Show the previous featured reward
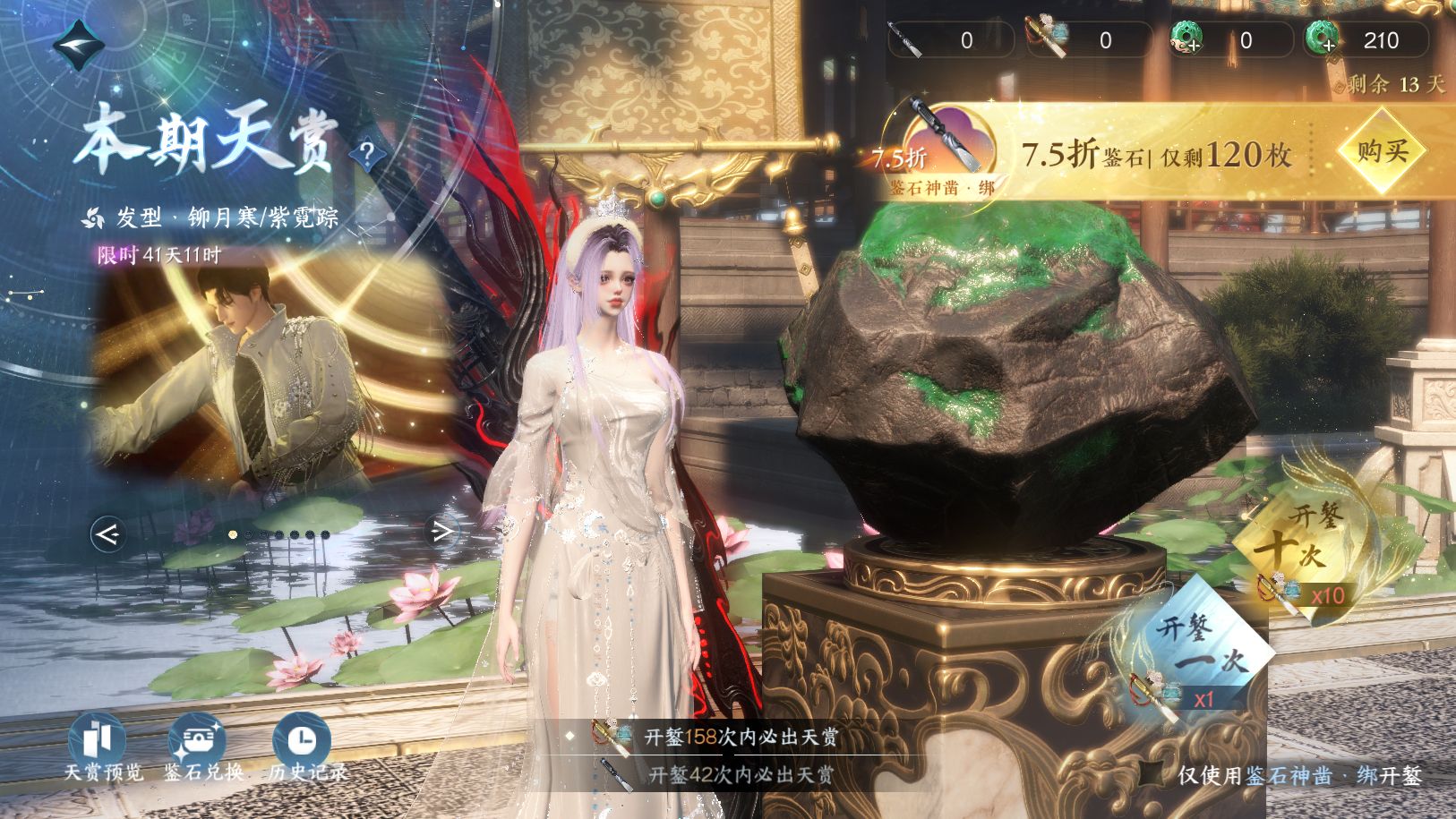This screenshot has height=819, width=1456. [x=107, y=534]
